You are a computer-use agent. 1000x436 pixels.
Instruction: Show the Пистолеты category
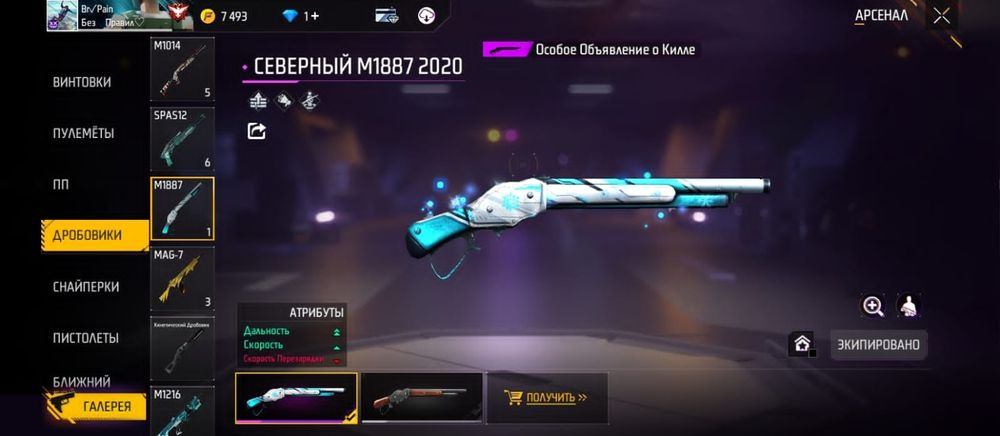85,338
